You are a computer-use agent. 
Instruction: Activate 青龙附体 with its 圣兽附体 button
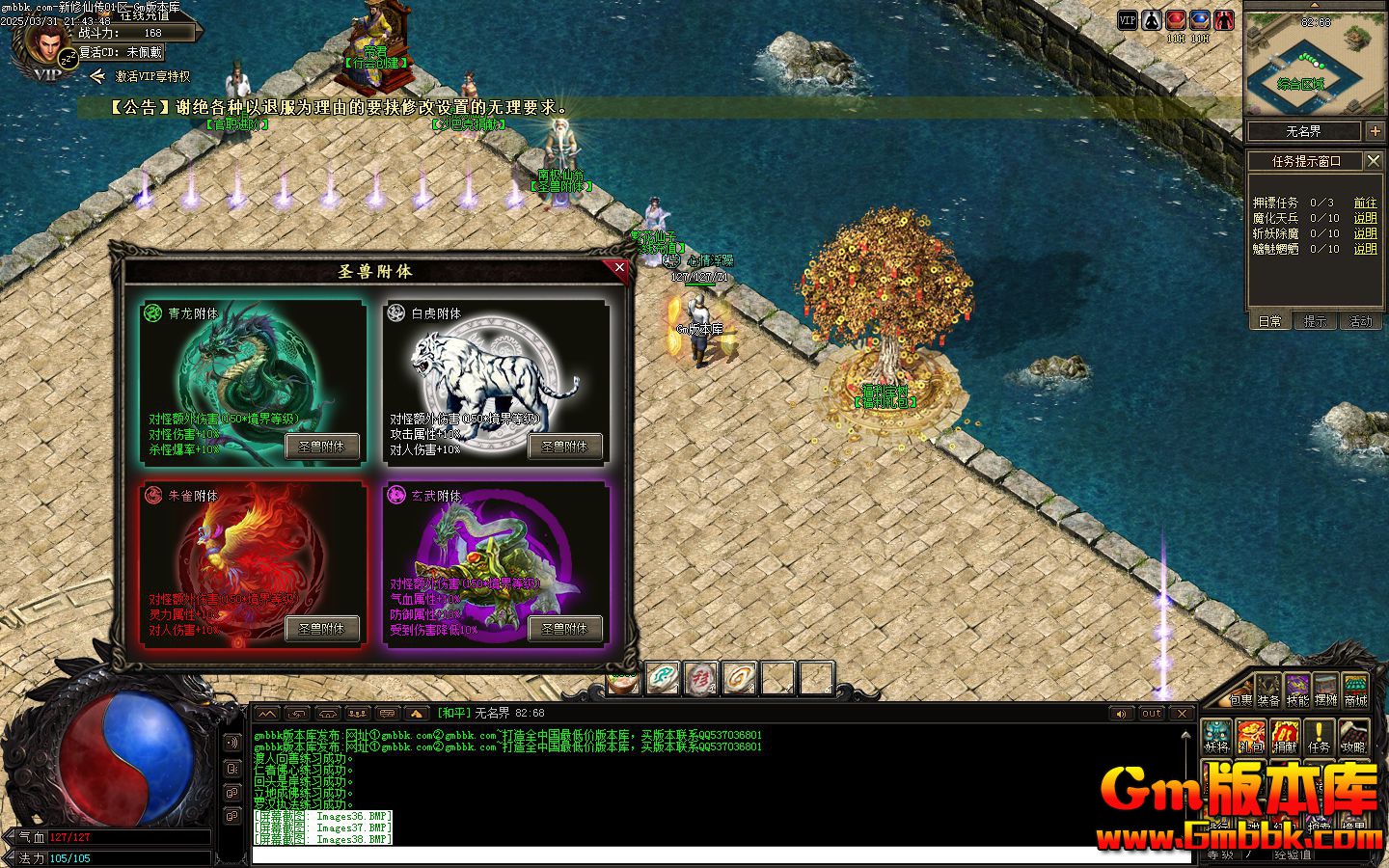pyautogui.click(x=321, y=447)
